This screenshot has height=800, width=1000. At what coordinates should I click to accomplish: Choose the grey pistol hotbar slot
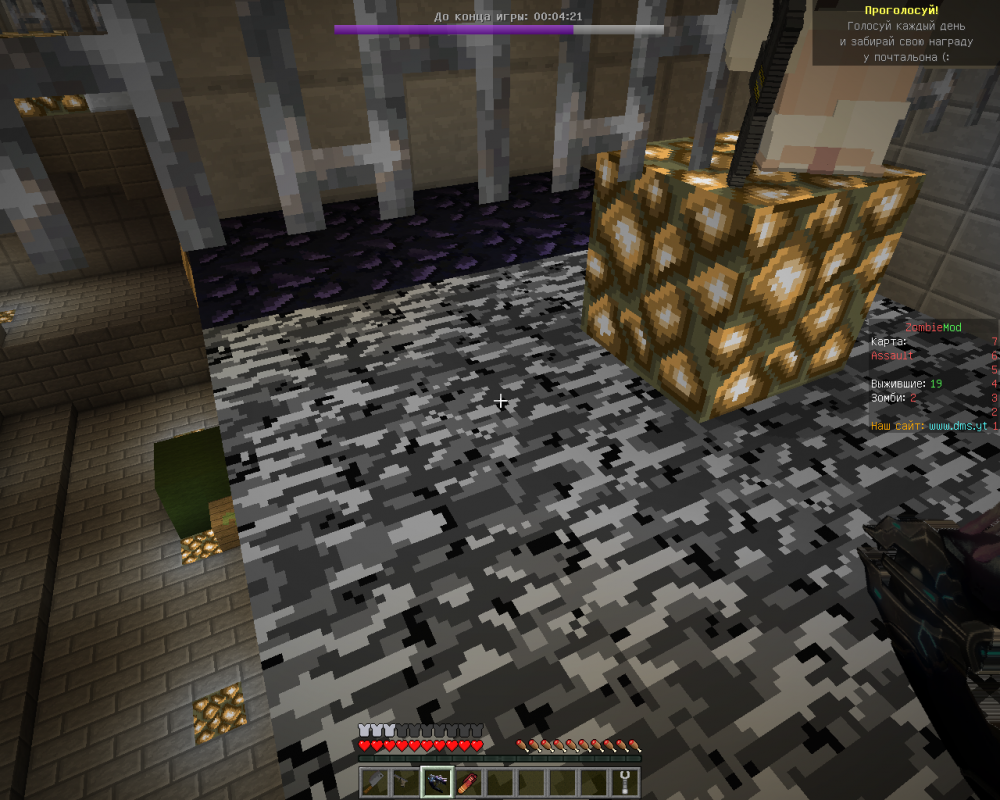click(x=405, y=783)
